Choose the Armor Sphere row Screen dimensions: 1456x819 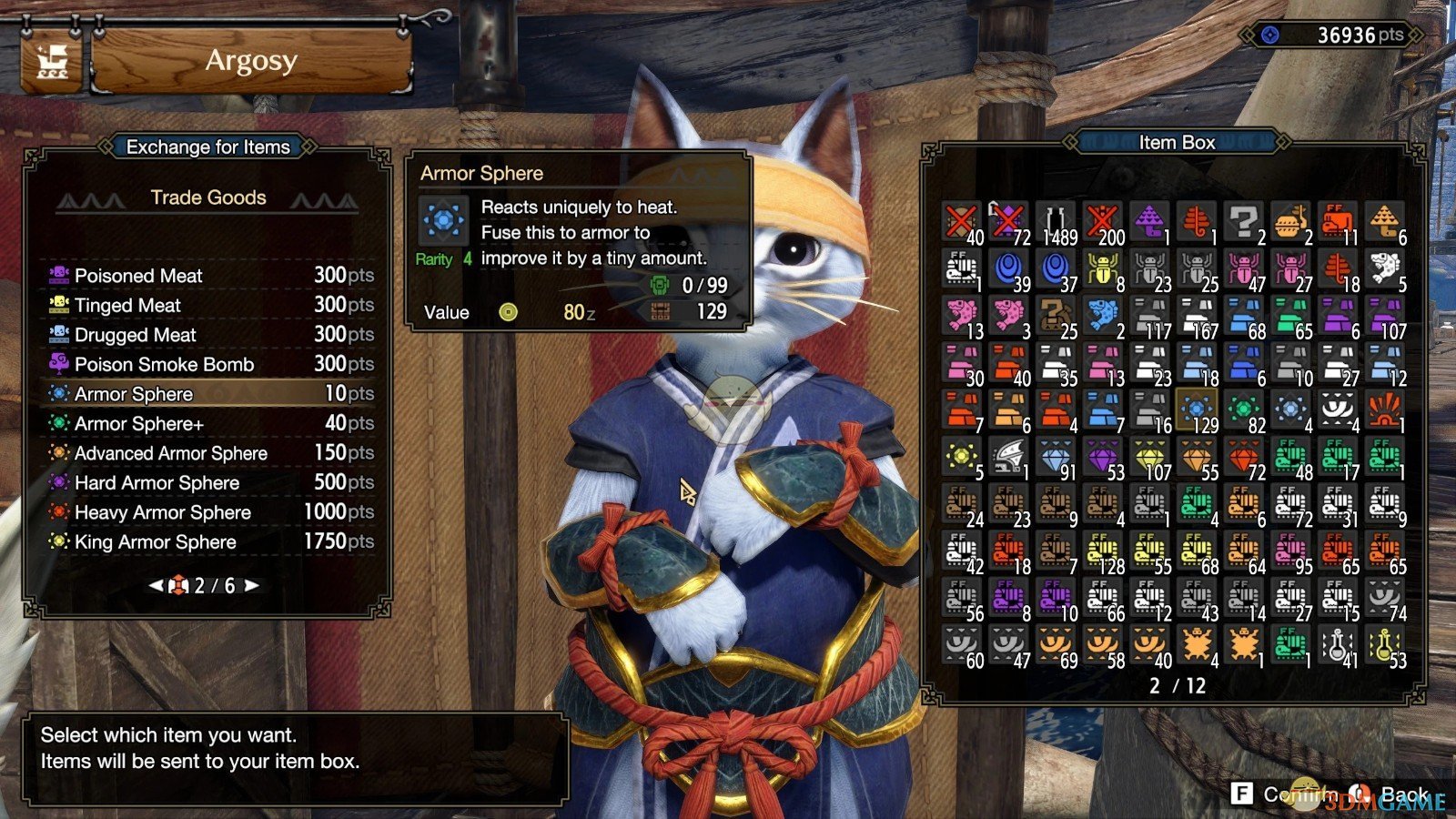(x=207, y=394)
